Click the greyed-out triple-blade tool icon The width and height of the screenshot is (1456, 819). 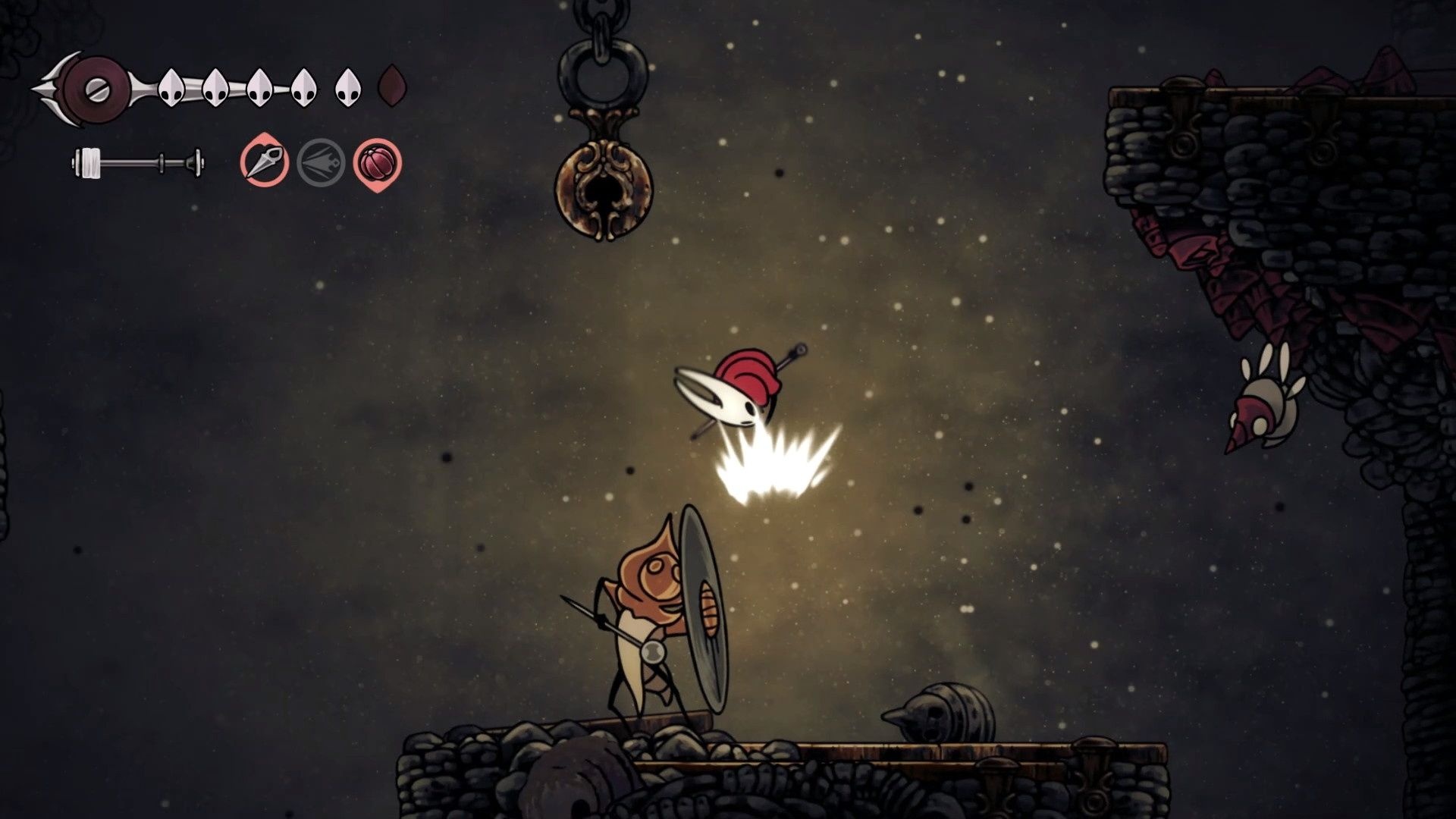click(321, 163)
